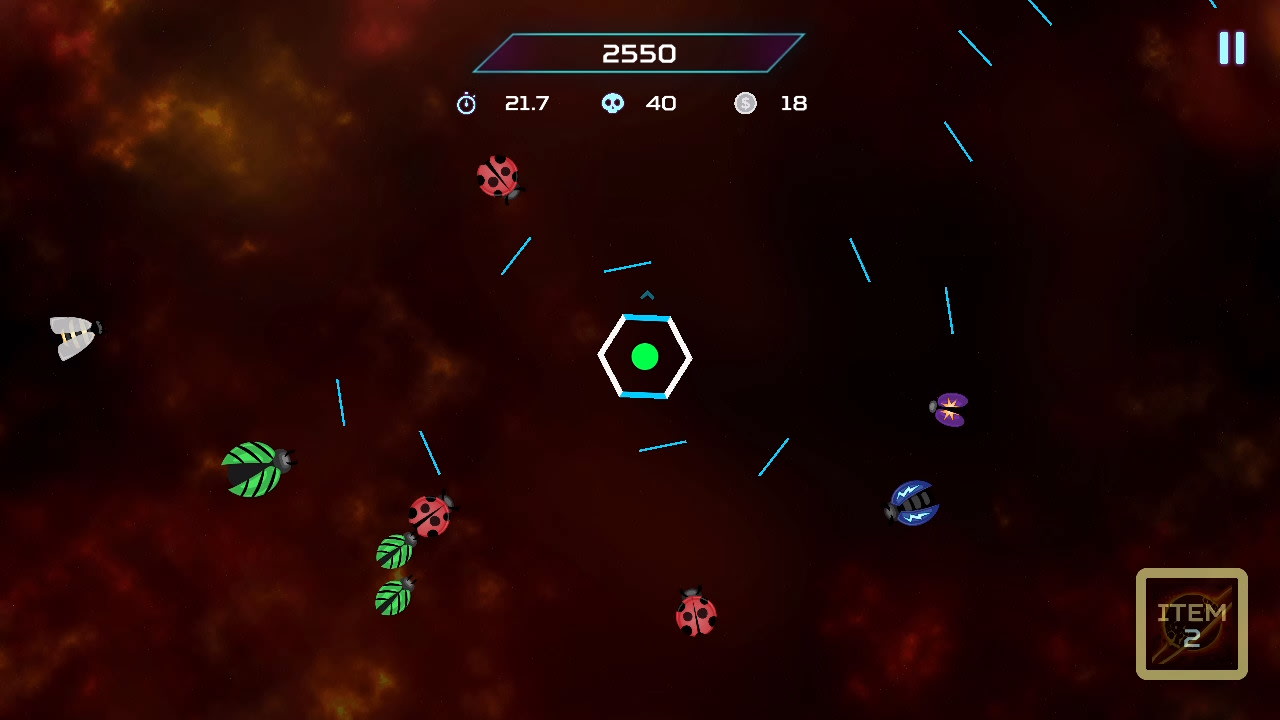Select the blue armored beetle enemy

tap(911, 500)
